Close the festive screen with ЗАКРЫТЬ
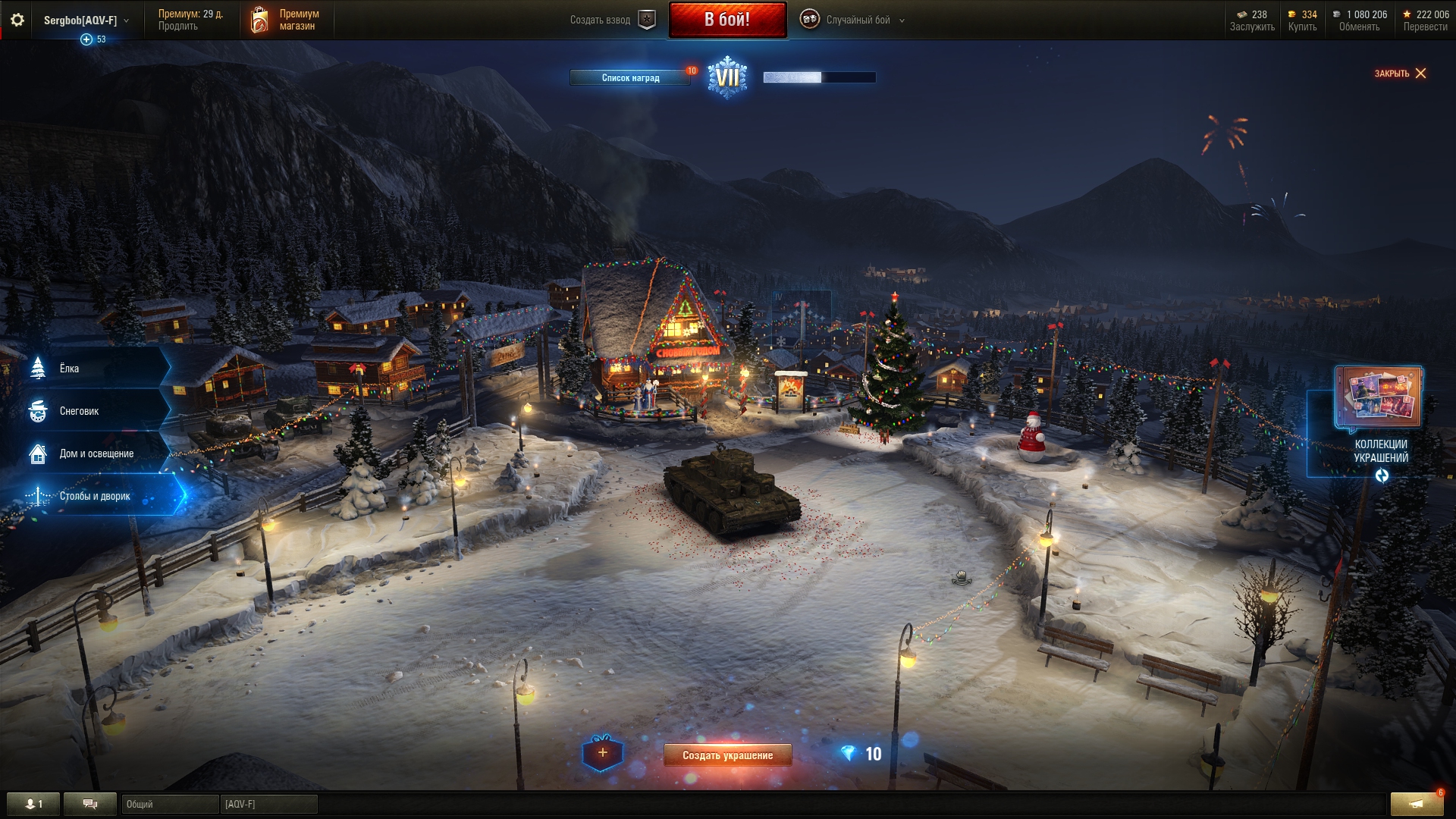This screenshot has height=819, width=1456. pos(1400,74)
